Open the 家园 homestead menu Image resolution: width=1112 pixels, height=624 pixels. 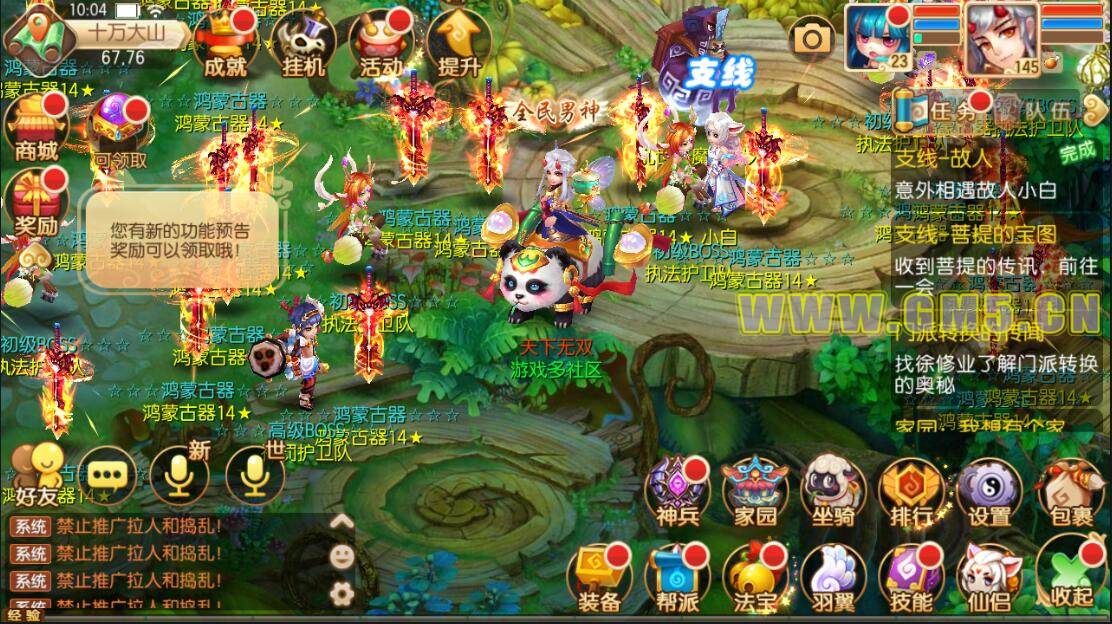(756, 491)
